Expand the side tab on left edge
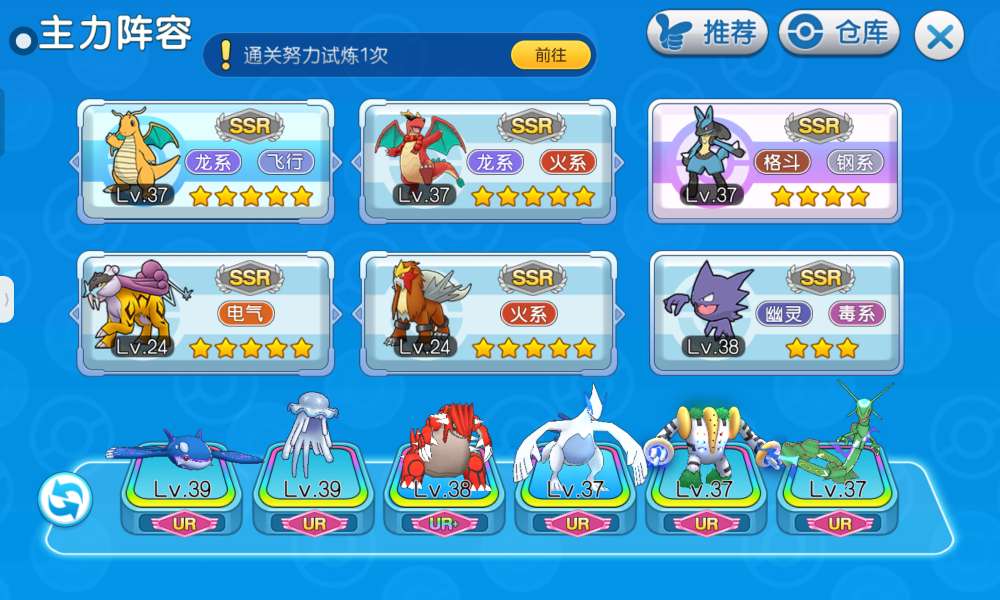Screen dimensions: 1000x600 (6, 299)
